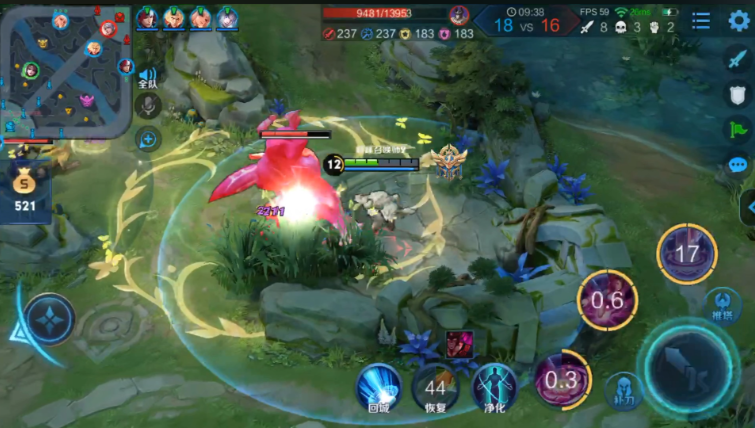
Task: Activate the skill showing 0.6 cooldown
Action: pos(607,300)
